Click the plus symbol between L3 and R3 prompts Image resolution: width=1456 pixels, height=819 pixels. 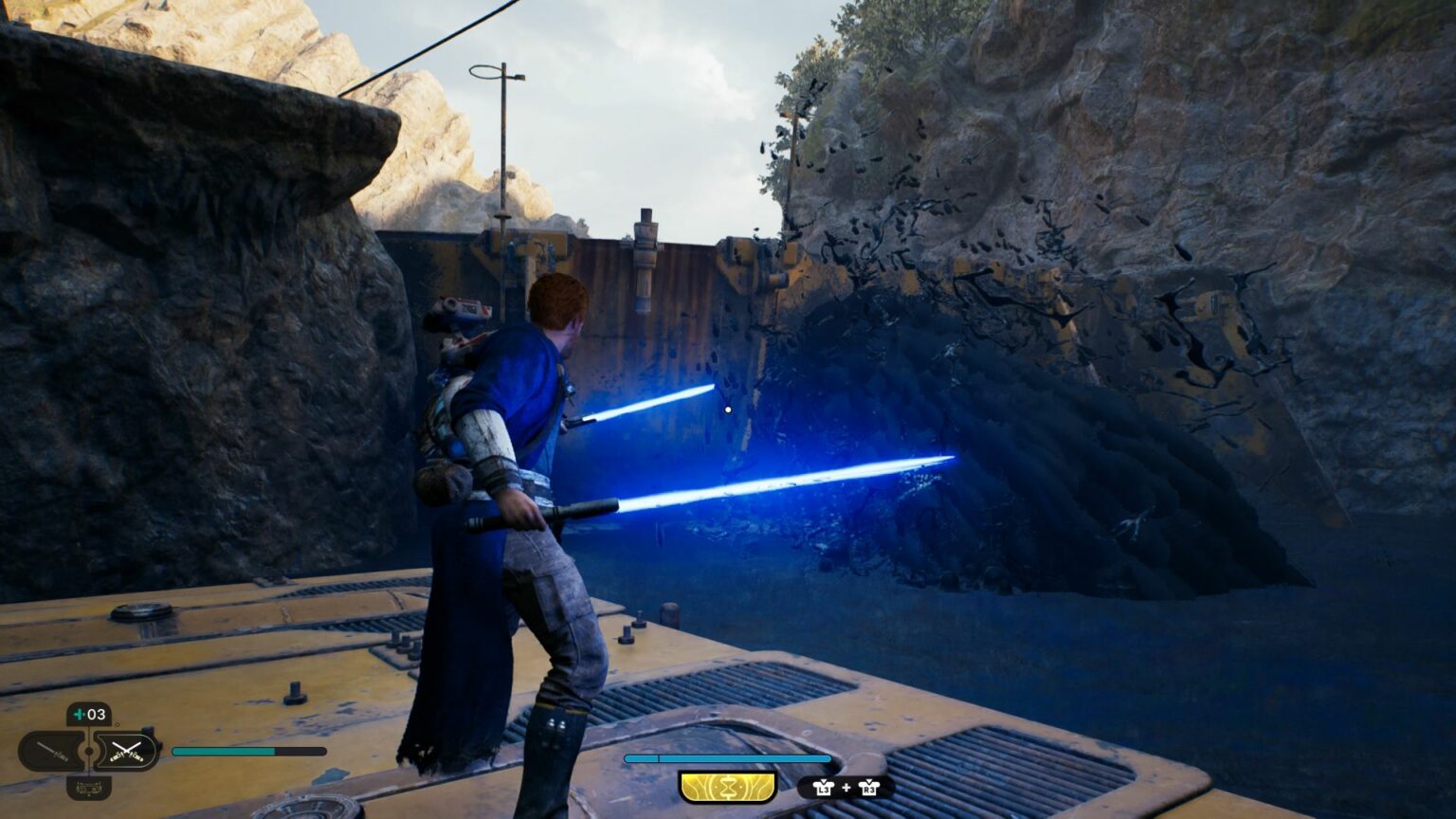pyautogui.click(x=846, y=788)
